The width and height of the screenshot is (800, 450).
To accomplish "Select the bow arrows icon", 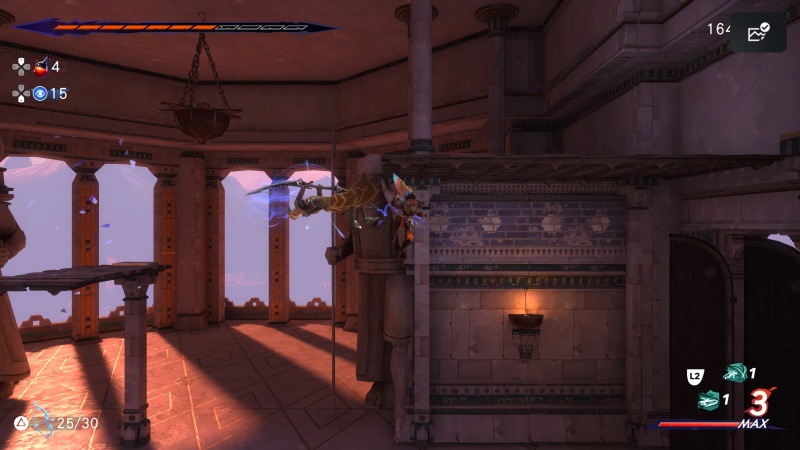I will pyautogui.click(x=41, y=421).
